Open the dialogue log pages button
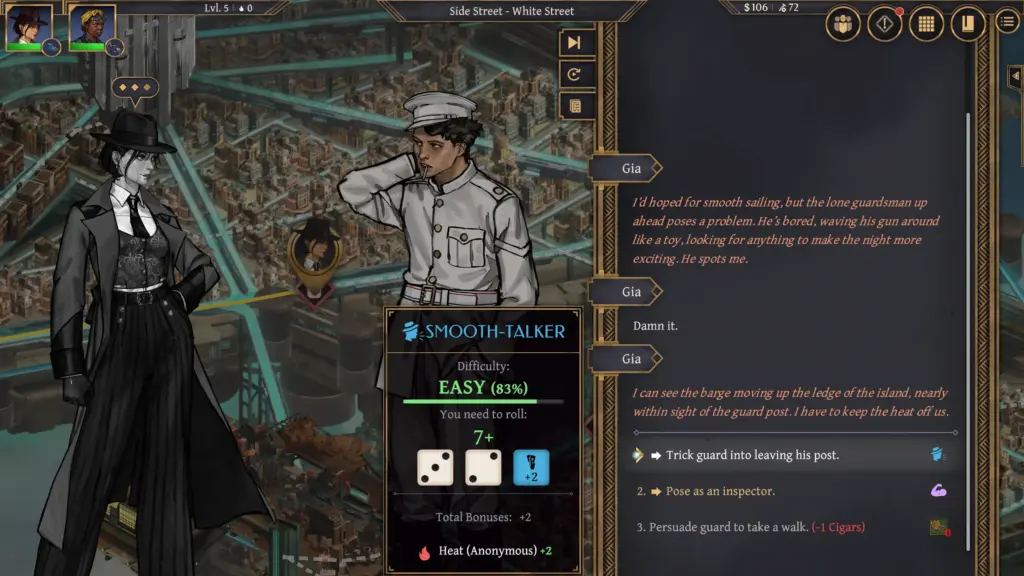 click(x=575, y=106)
